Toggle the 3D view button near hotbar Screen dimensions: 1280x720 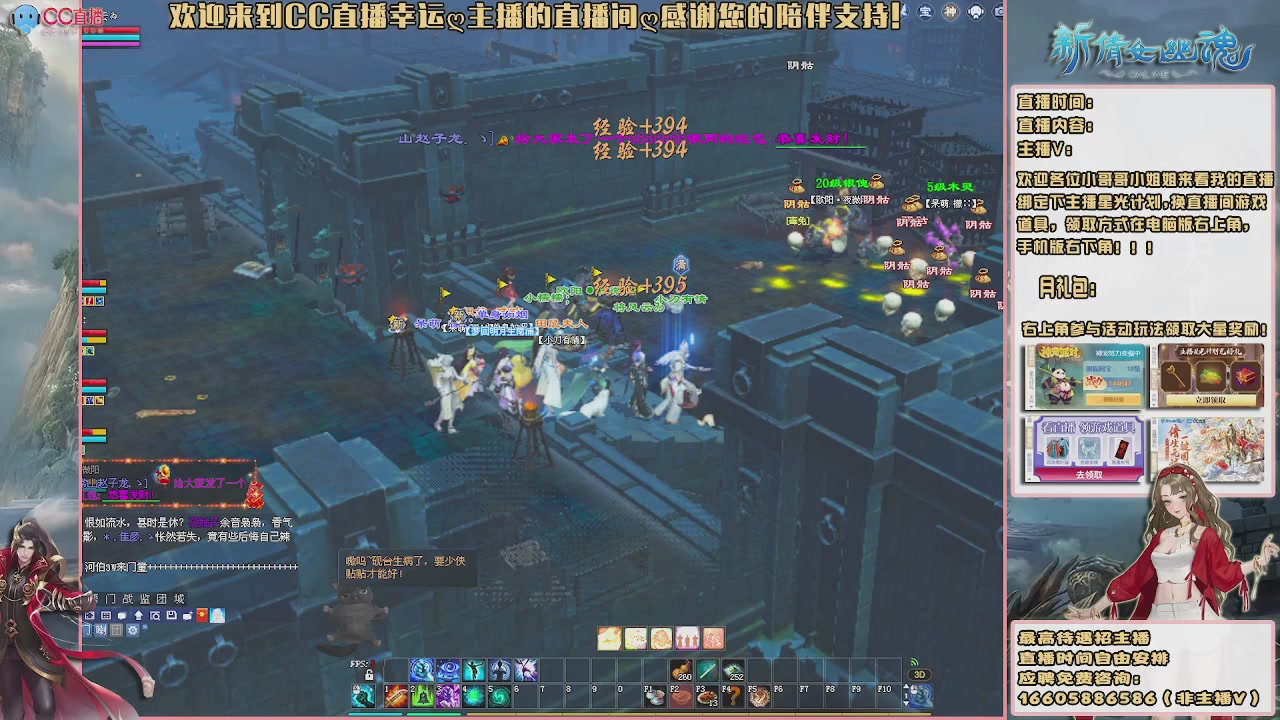[919, 675]
